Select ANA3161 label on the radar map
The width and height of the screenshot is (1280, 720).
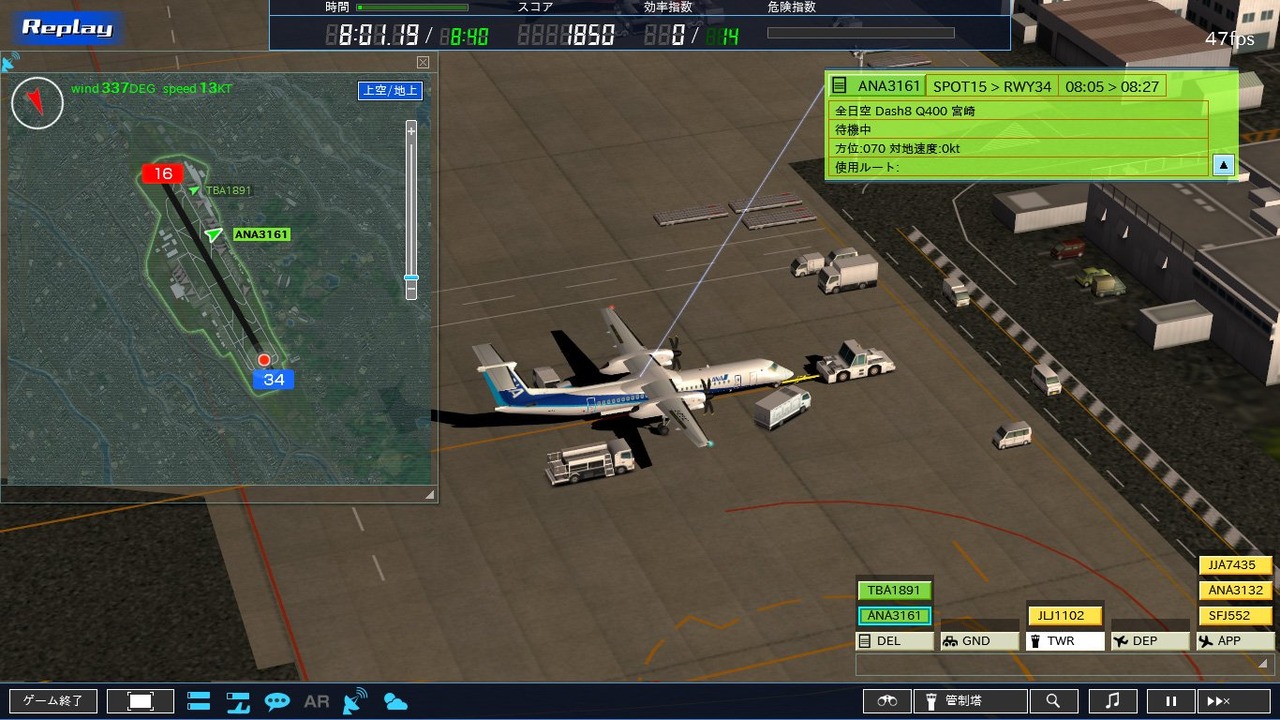(261, 235)
